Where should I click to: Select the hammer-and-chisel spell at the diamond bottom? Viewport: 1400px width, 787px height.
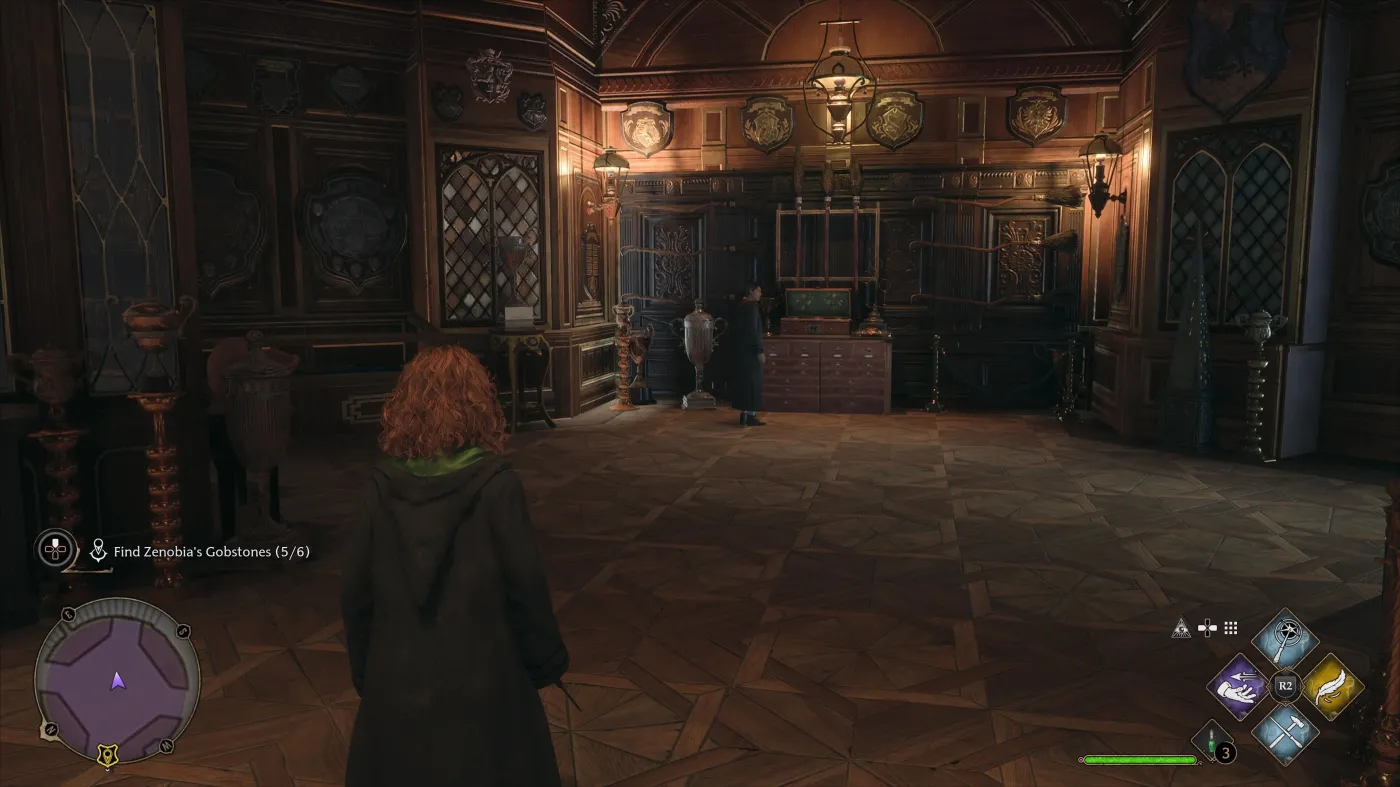(1286, 734)
